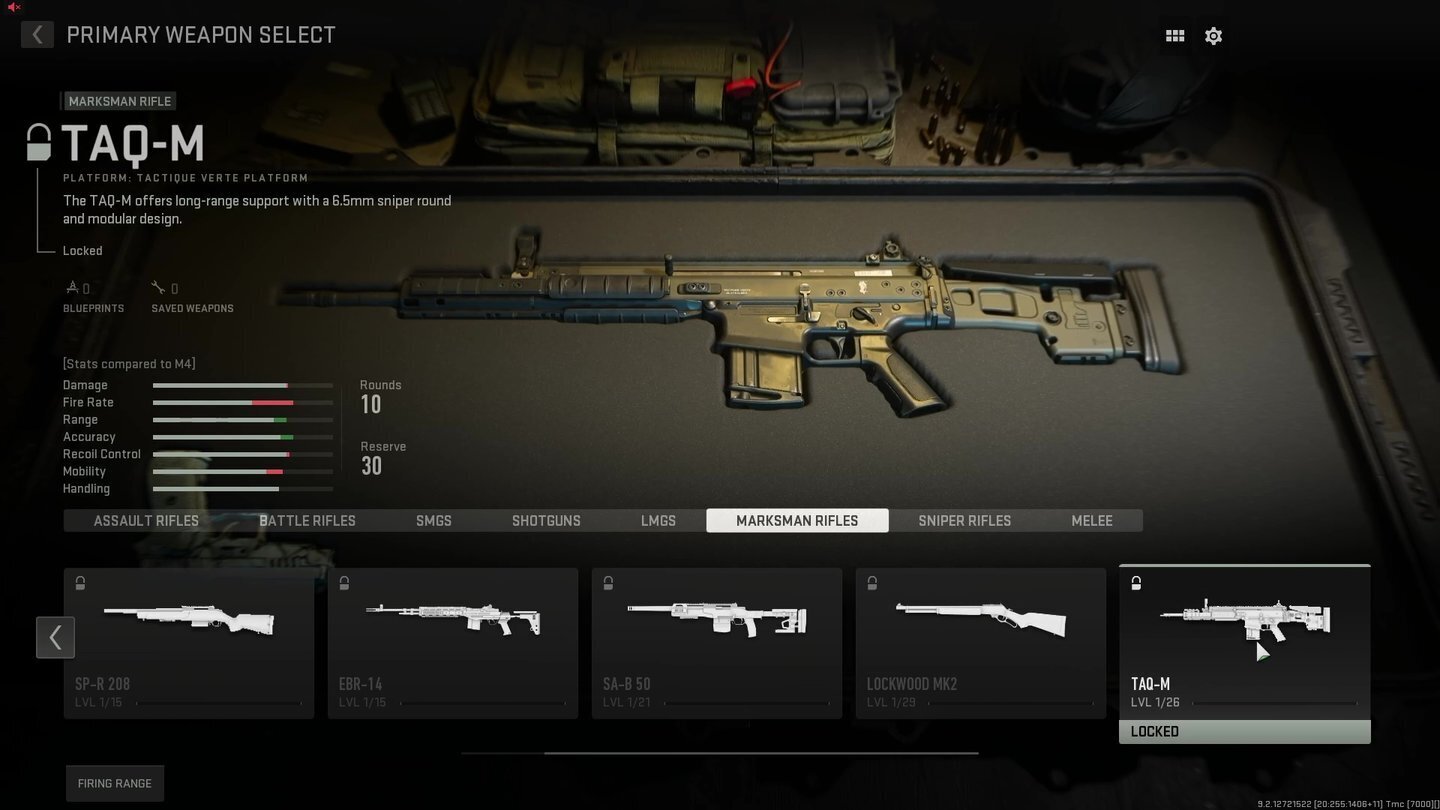Click the left carousel navigation arrow
The width and height of the screenshot is (1440, 810).
[x=55, y=637]
